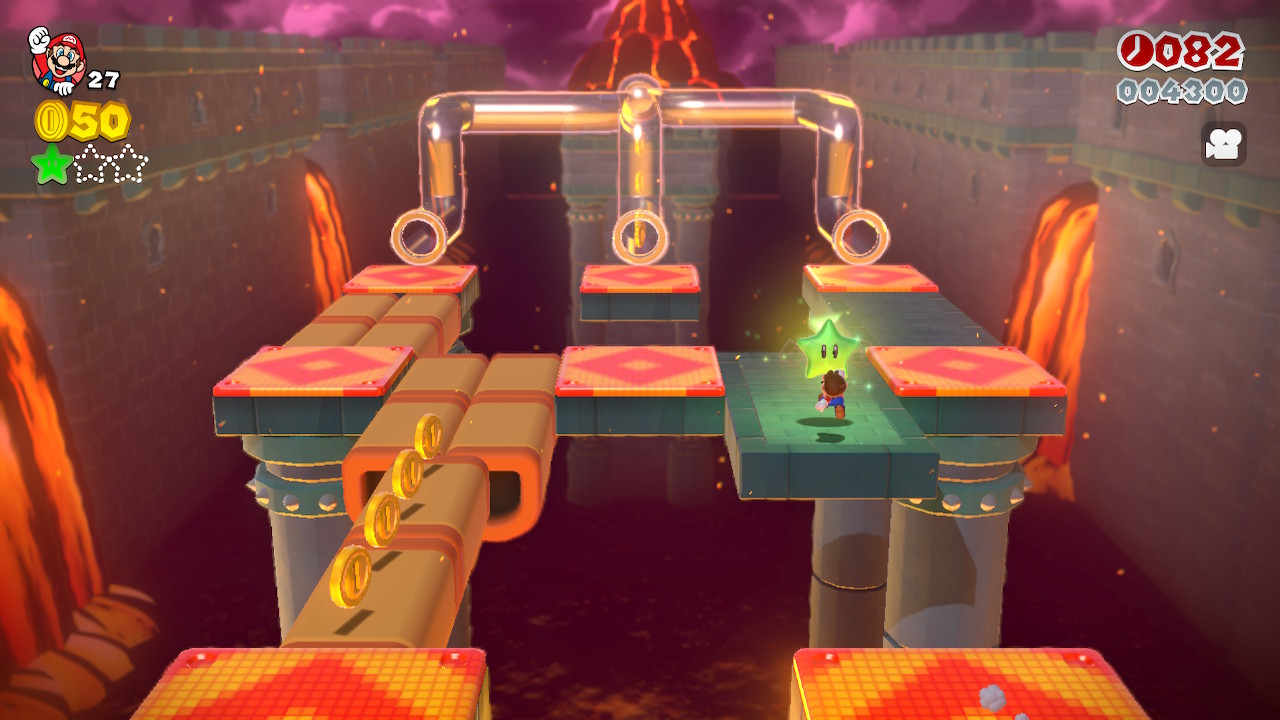Screen dimensions: 1280x720
Task: Click Mario's portrait lives icon
Action: pos(57,59)
